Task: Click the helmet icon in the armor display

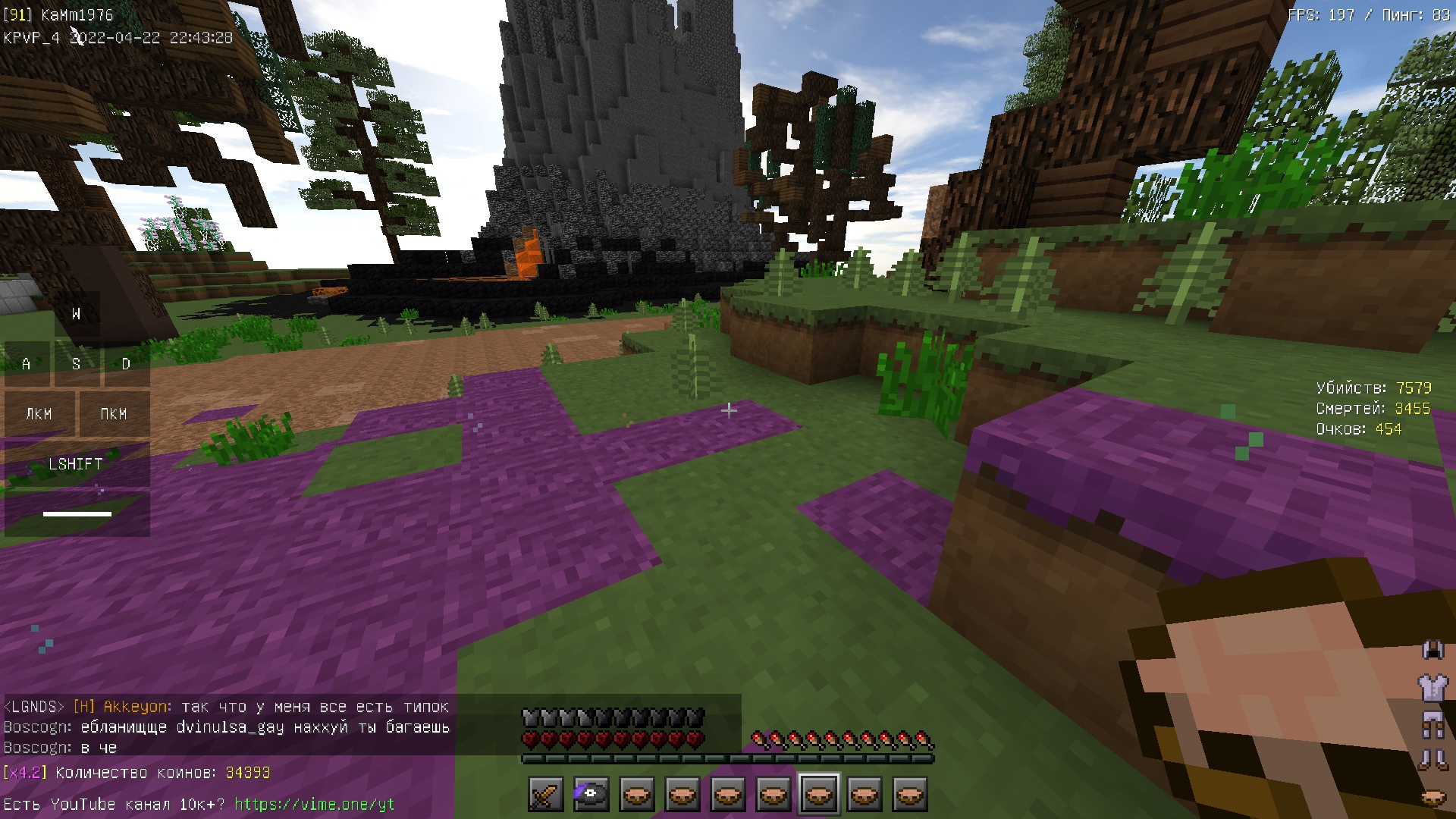Action: click(x=1432, y=650)
